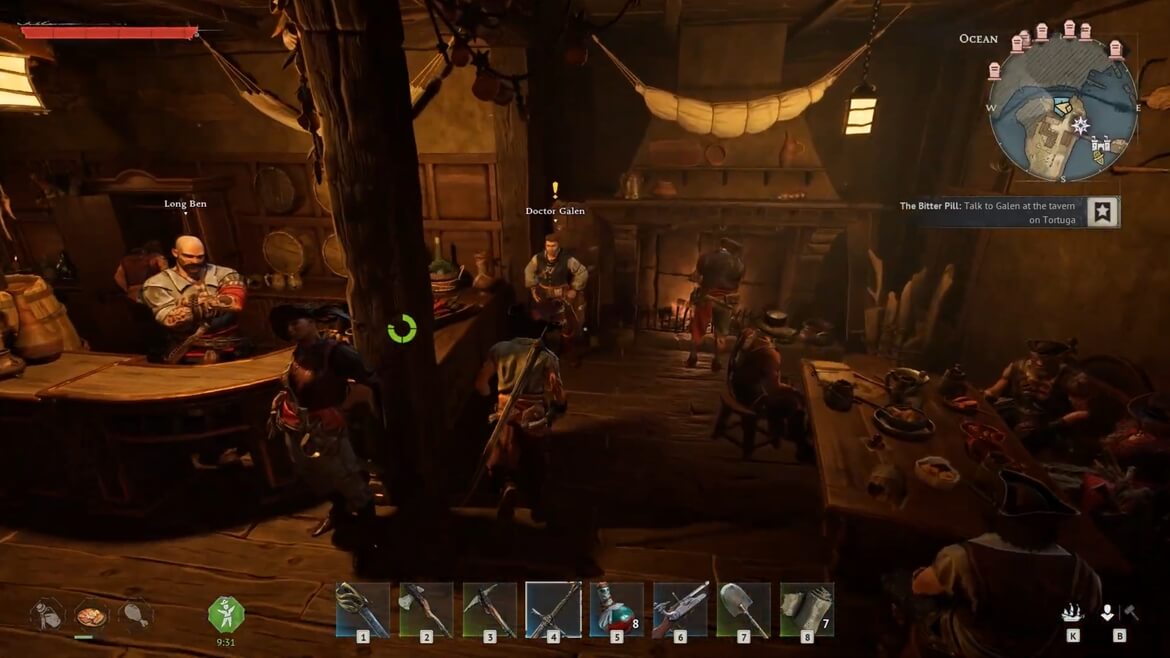The image size is (1170, 658).
Task: Use the red health potion flask
Action: coord(616,608)
